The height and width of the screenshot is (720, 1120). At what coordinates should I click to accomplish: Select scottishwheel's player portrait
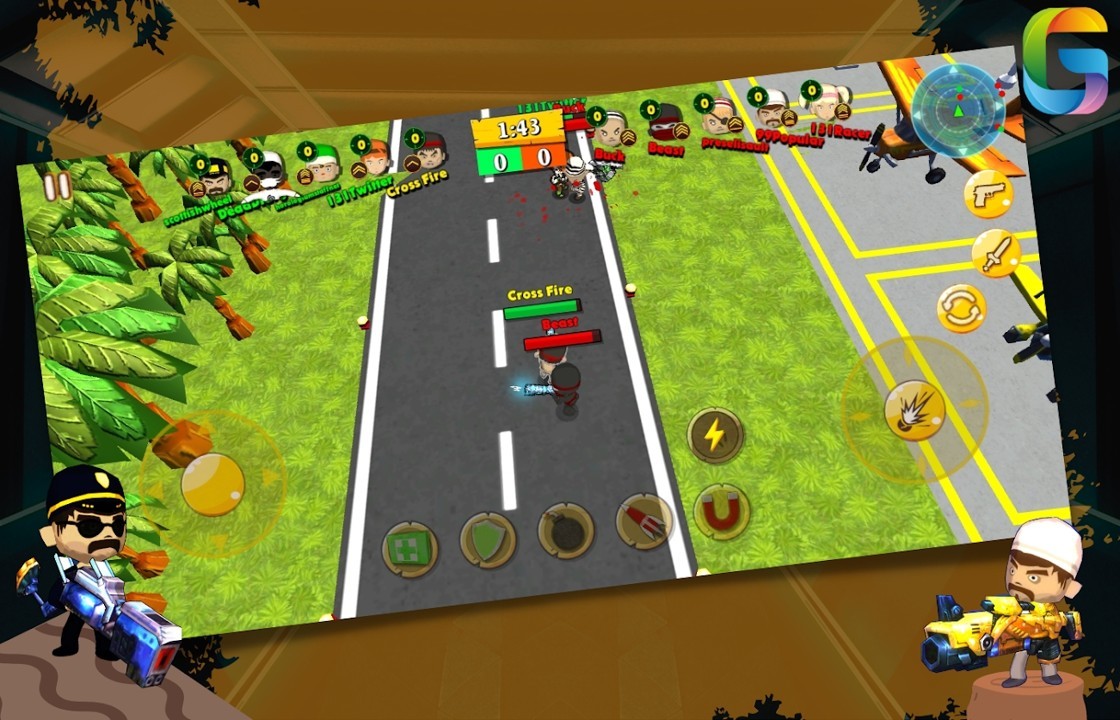216,176
